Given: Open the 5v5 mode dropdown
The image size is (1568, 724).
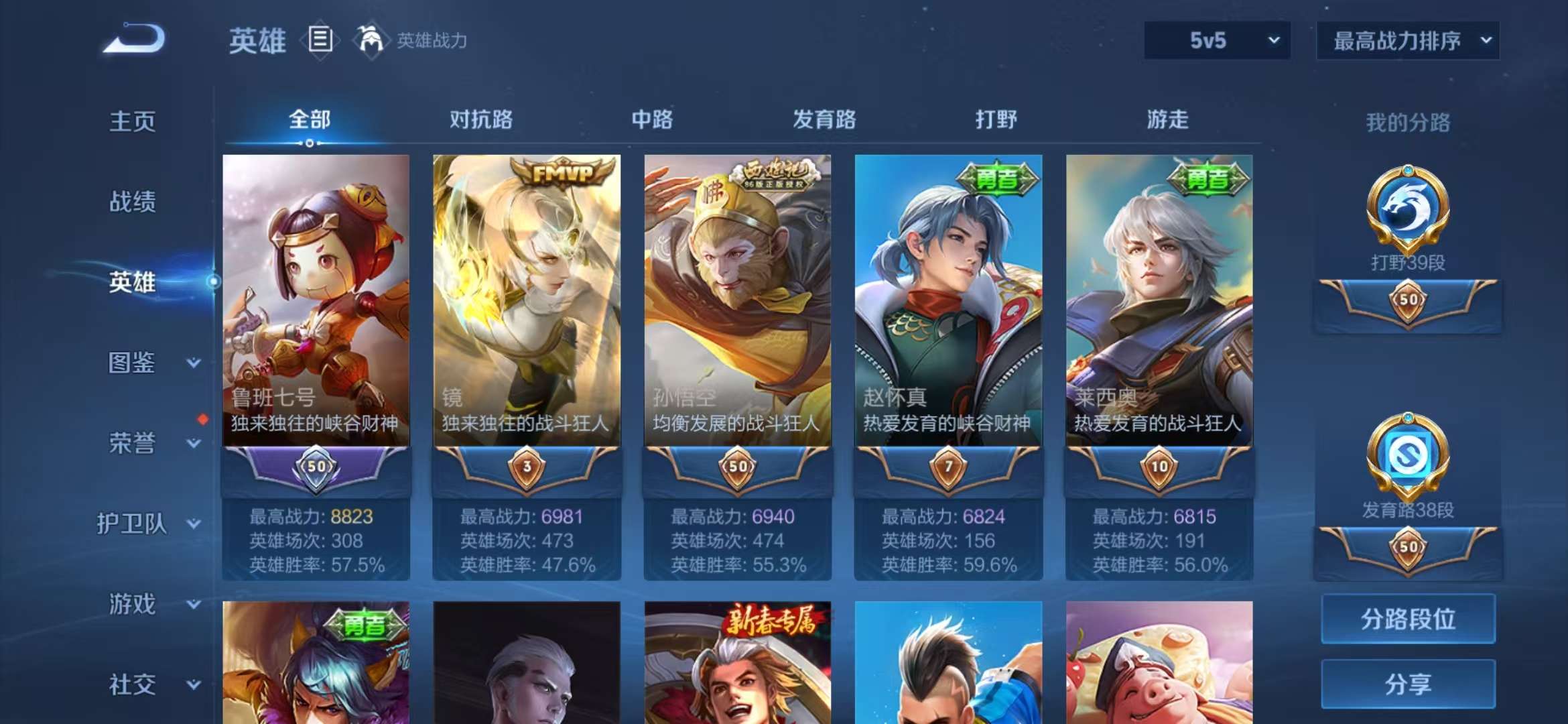Looking at the screenshot, I should pyautogui.click(x=1216, y=40).
